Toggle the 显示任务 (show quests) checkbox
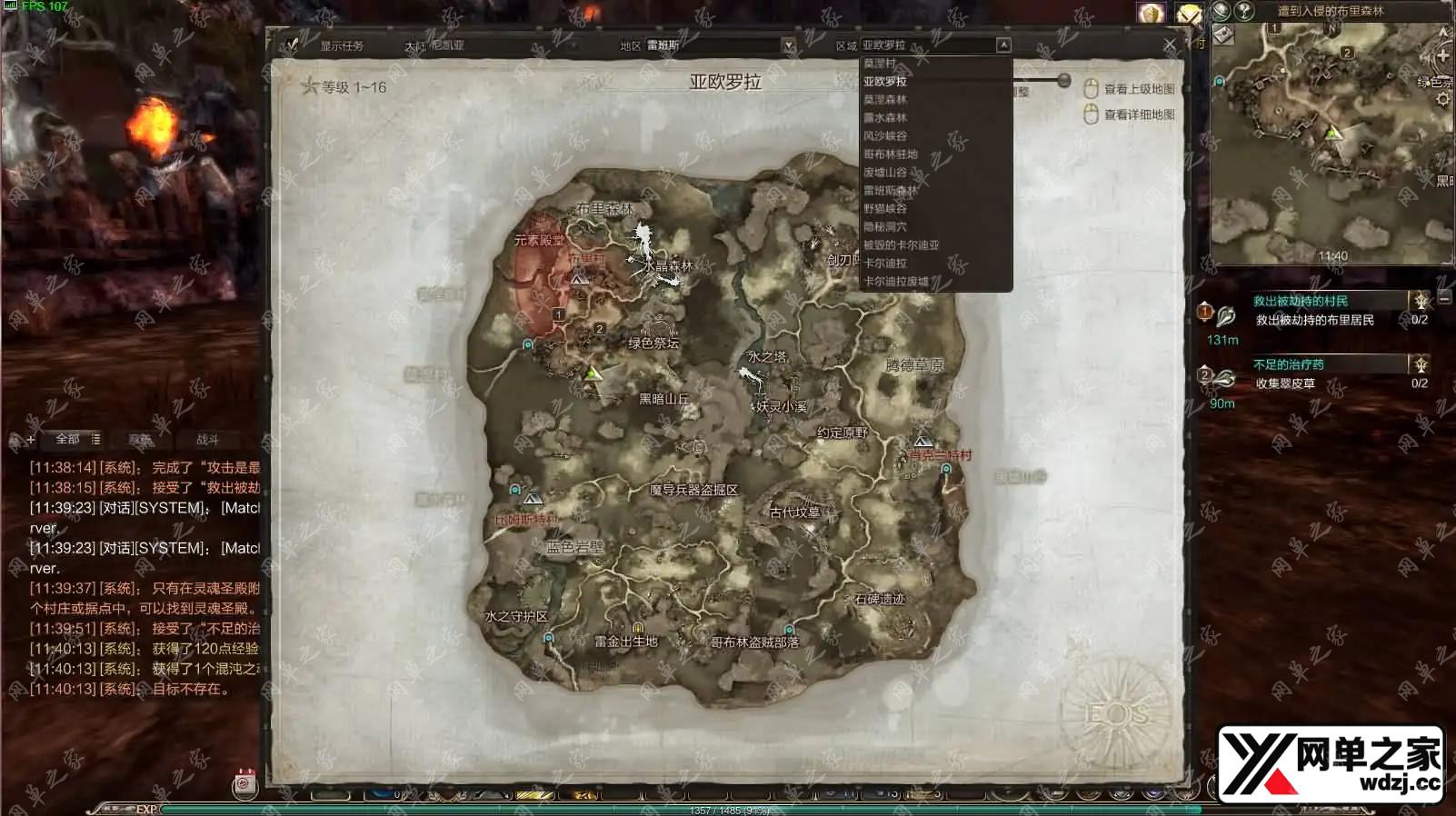Screen dimensions: 1456x816 (x=292, y=45)
